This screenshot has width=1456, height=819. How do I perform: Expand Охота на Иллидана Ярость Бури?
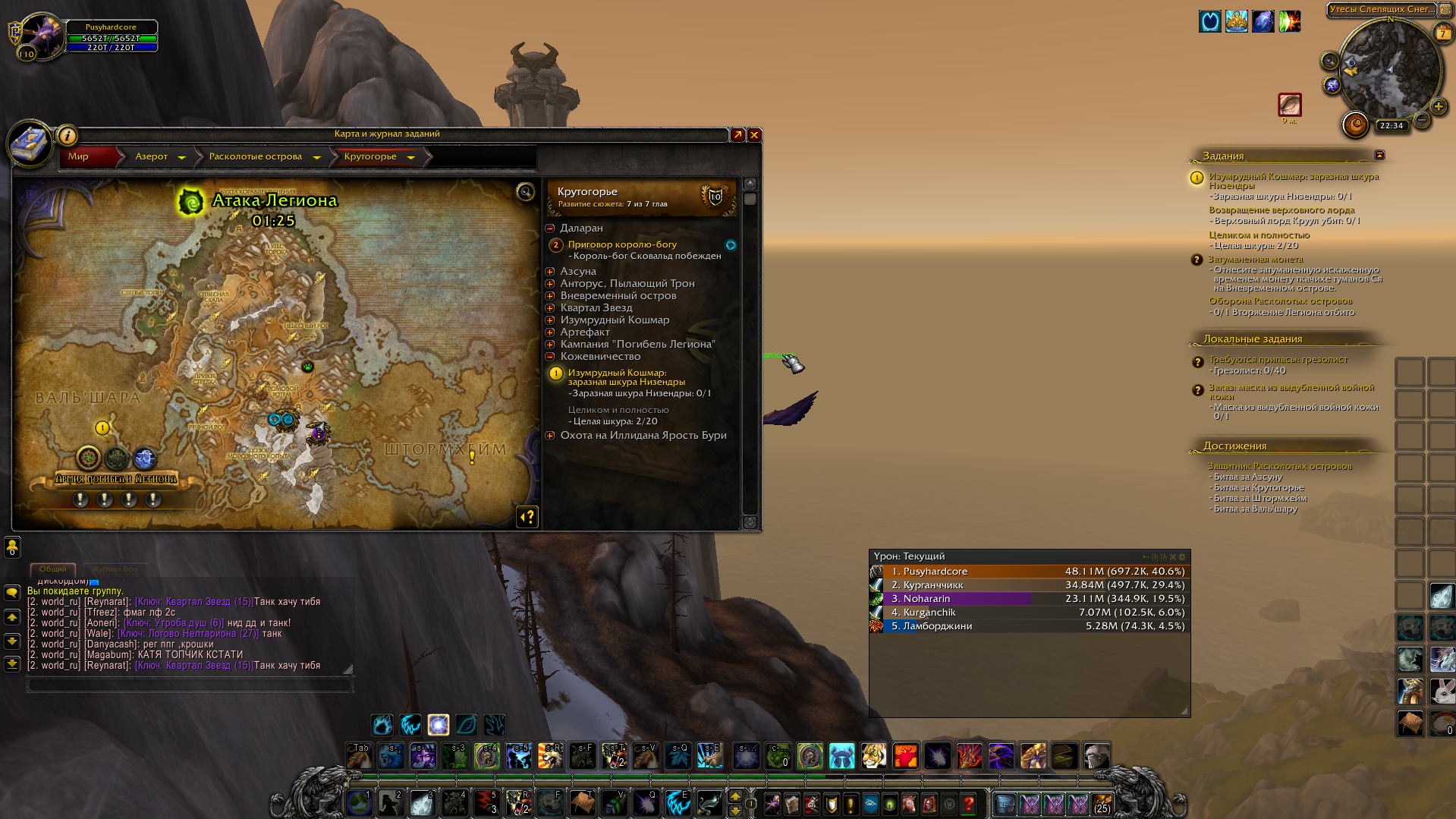(550, 435)
